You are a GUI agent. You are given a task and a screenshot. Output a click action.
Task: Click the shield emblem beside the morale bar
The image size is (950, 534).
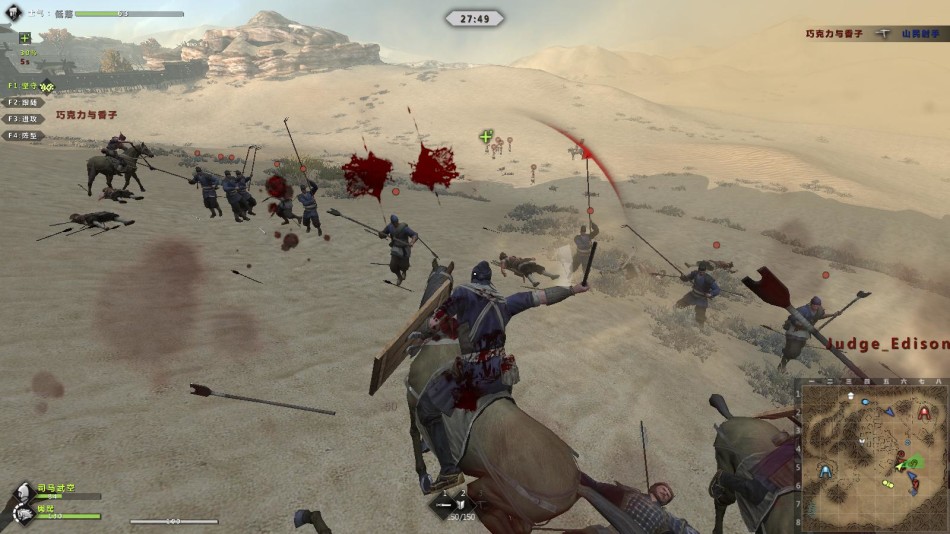(x=12, y=14)
